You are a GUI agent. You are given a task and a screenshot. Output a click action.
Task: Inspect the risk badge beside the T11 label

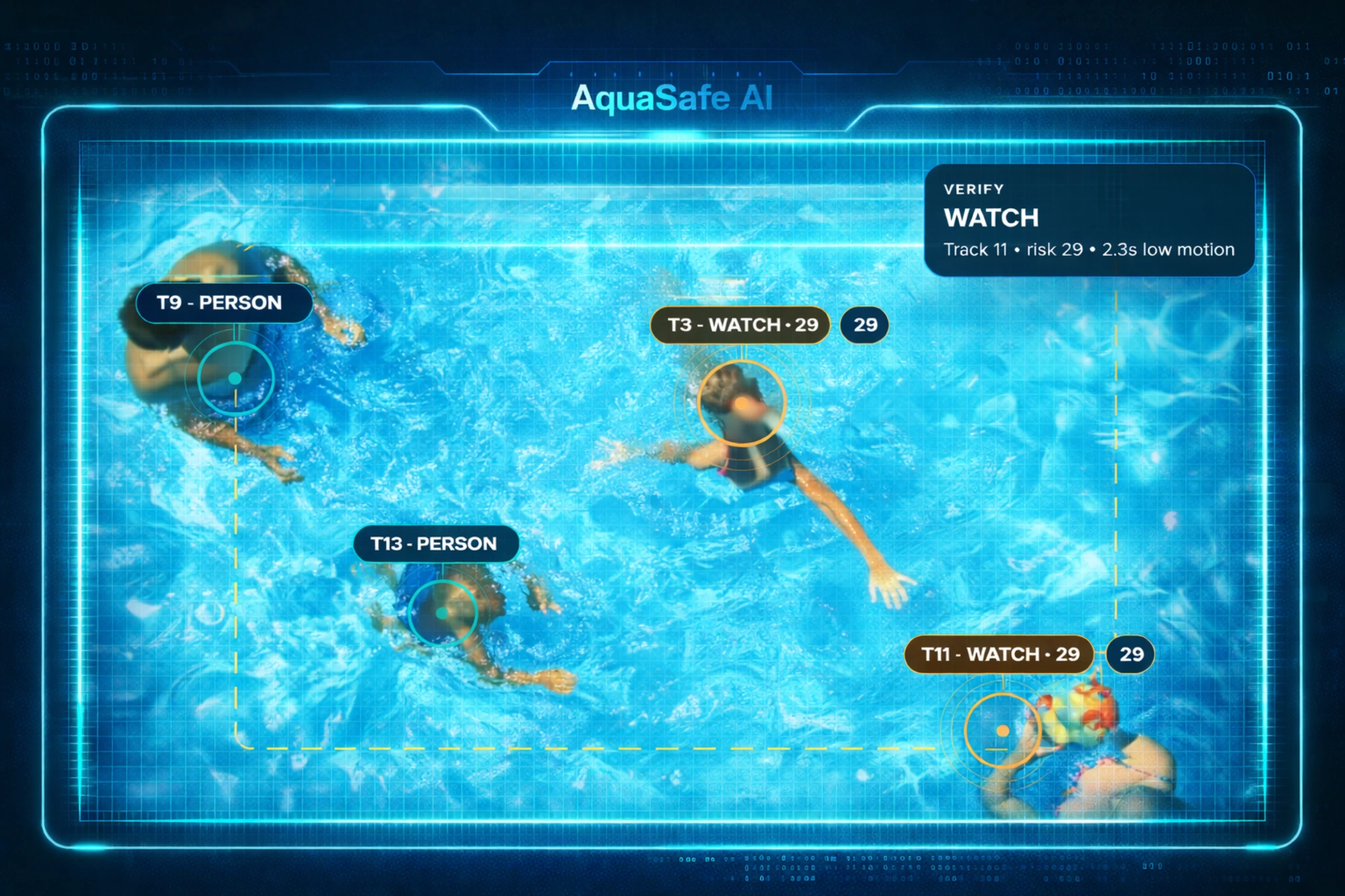[1130, 654]
